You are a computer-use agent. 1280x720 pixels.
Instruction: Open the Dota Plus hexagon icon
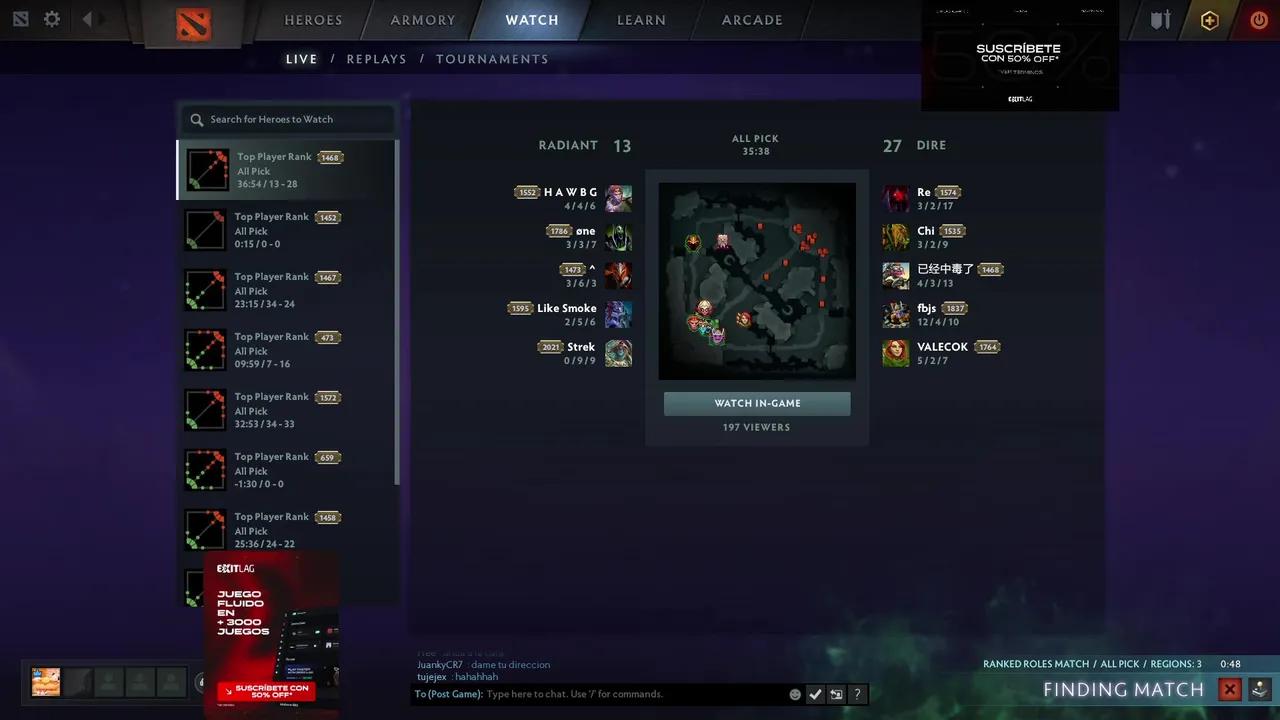click(1209, 19)
